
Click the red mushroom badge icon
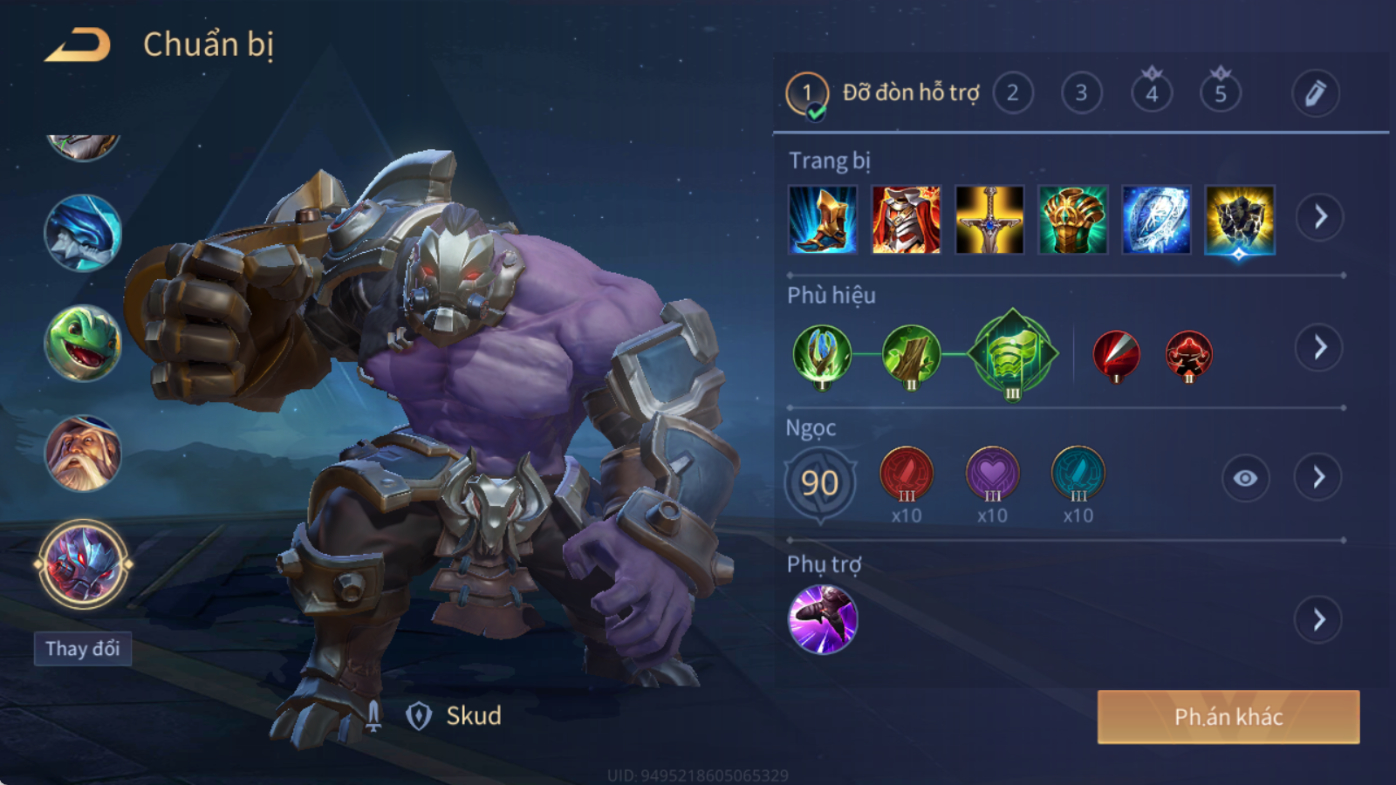pos(1189,354)
